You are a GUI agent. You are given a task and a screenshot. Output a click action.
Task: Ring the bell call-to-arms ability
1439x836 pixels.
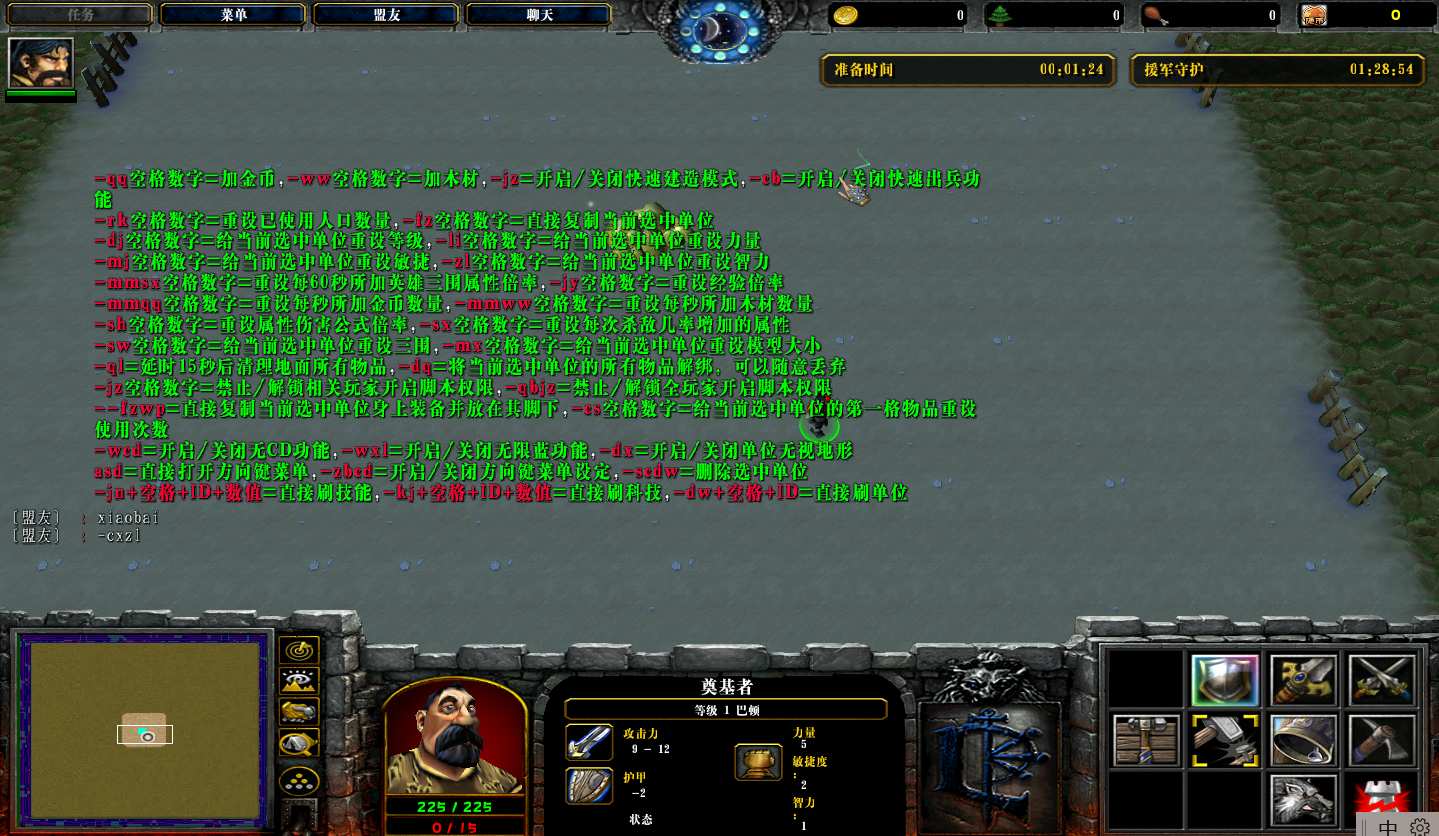pos(1303,740)
